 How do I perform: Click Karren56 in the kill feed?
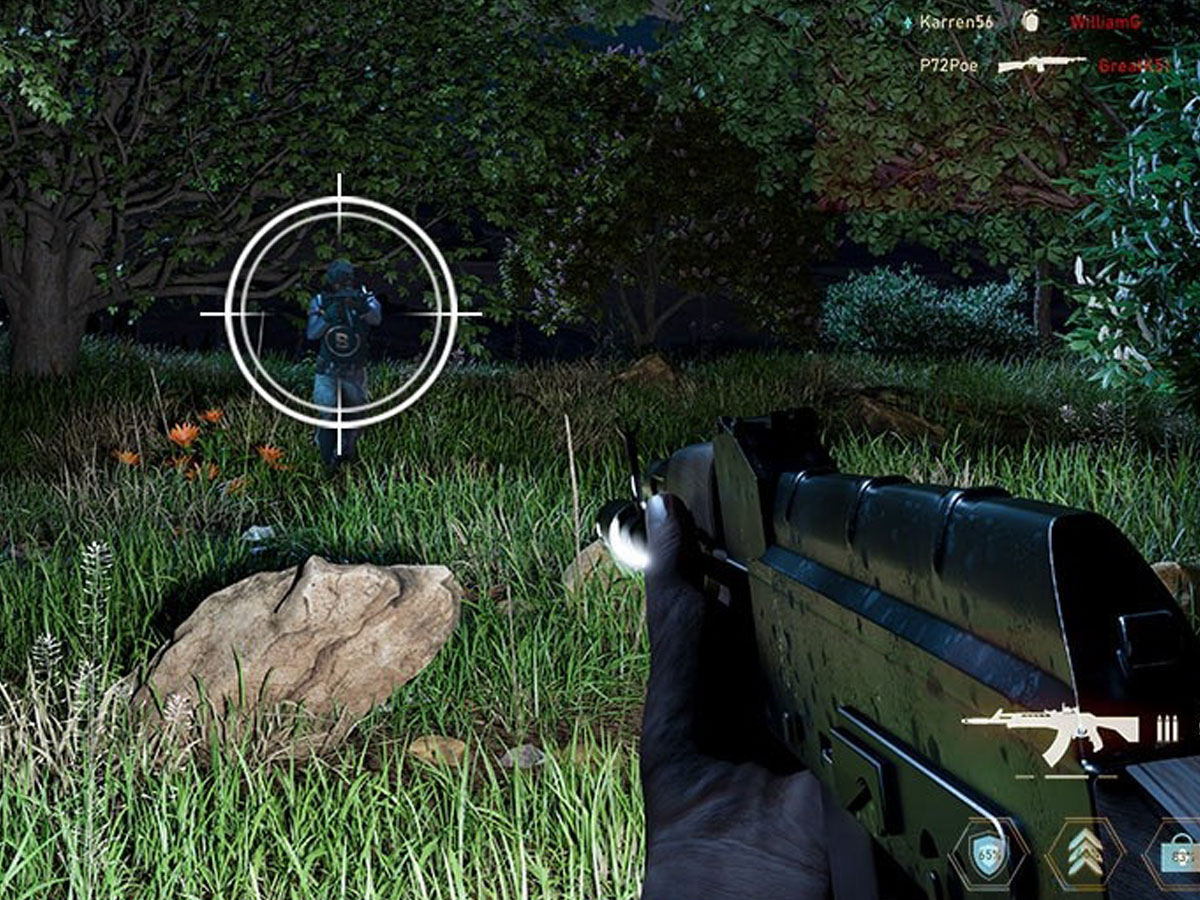click(956, 21)
